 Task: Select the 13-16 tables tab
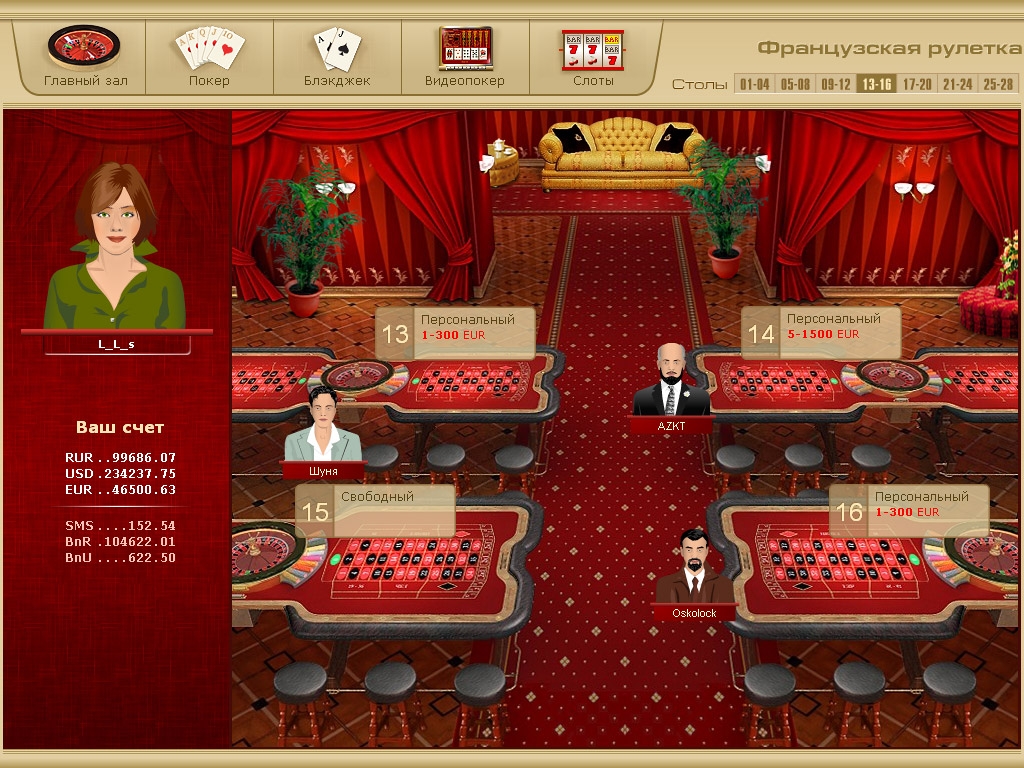[877, 84]
